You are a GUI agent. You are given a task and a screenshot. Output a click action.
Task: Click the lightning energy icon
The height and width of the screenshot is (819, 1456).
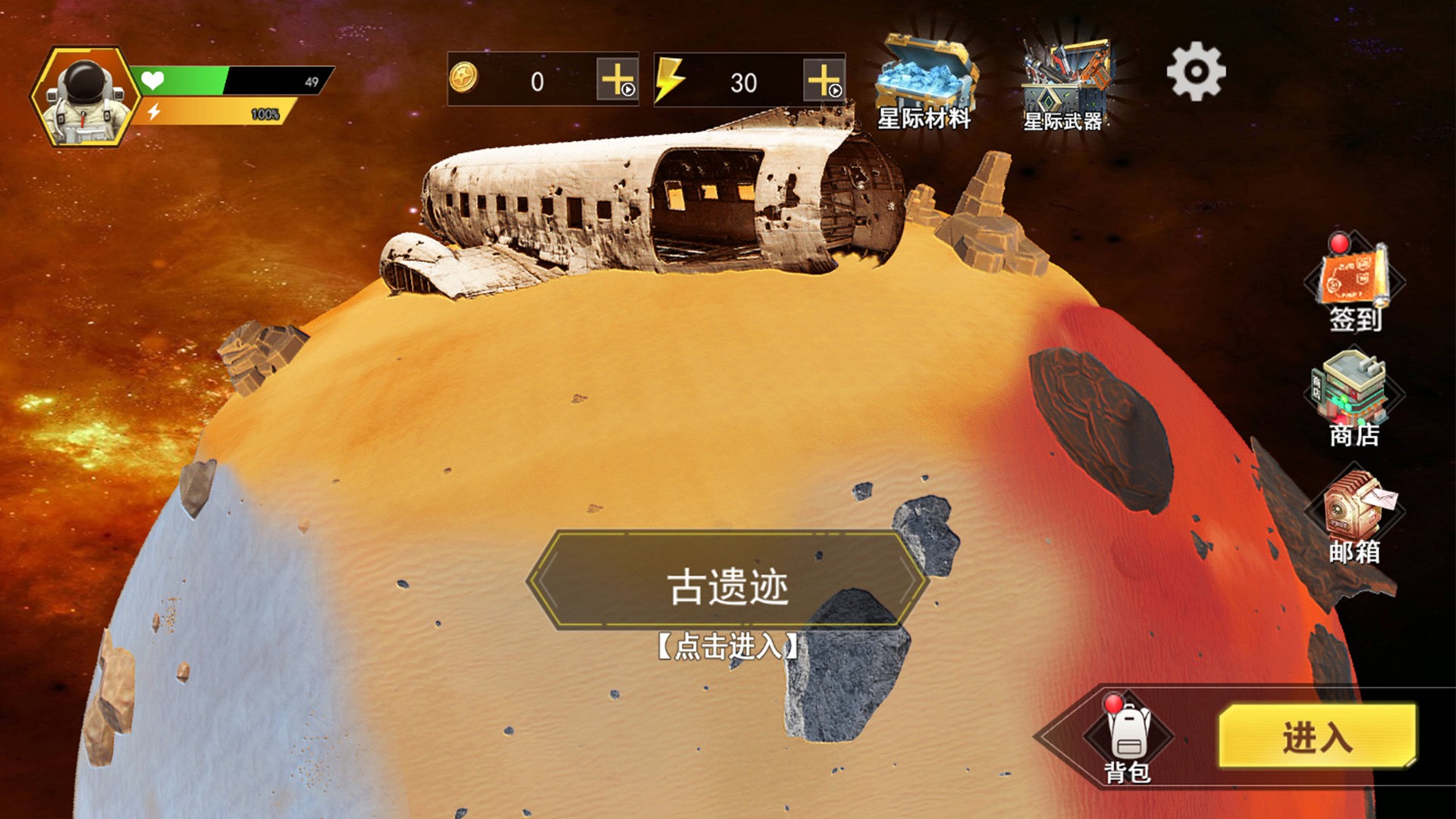(673, 80)
